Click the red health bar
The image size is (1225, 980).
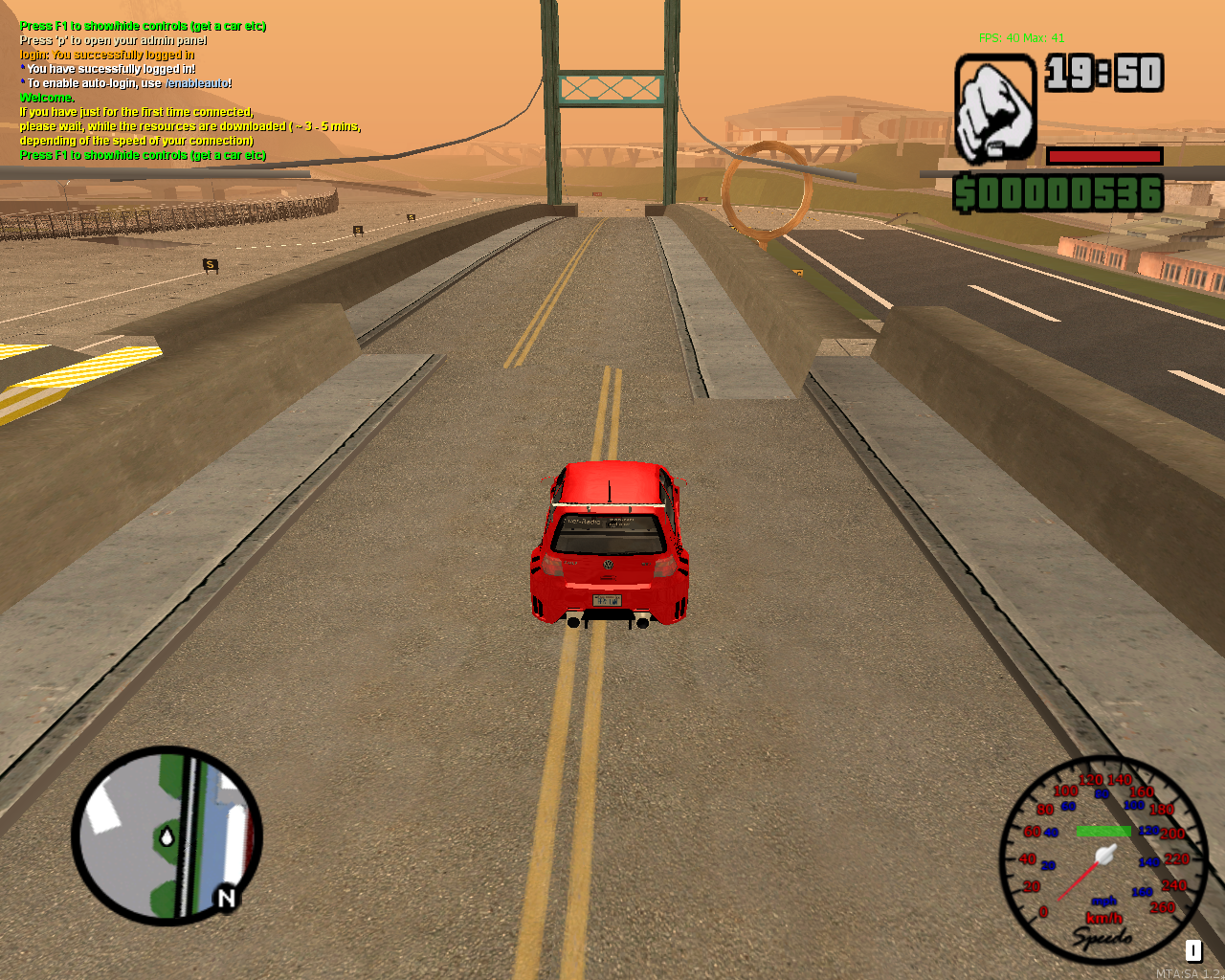1105,156
